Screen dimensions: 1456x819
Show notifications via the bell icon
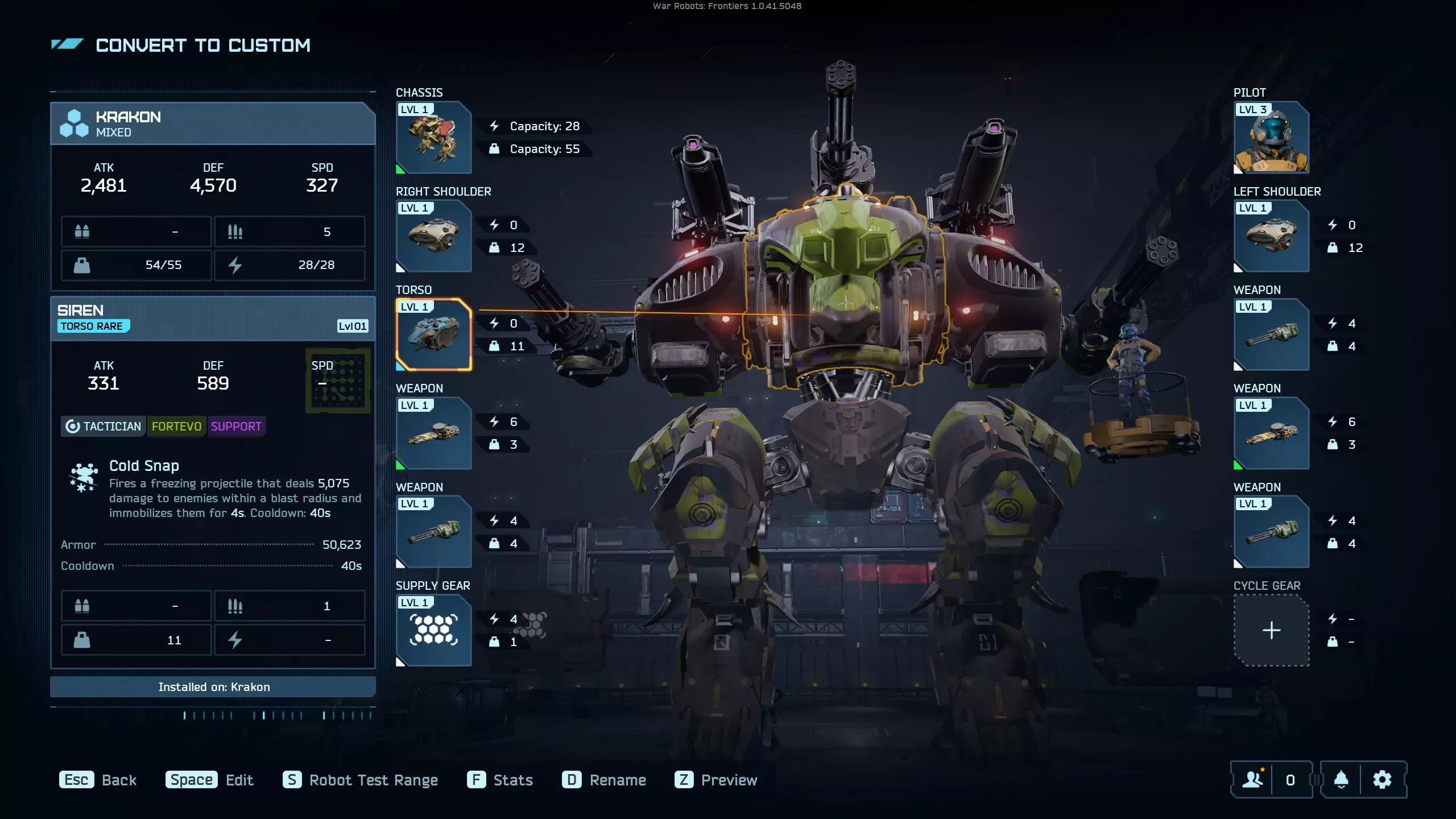pyautogui.click(x=1341, y=780)
